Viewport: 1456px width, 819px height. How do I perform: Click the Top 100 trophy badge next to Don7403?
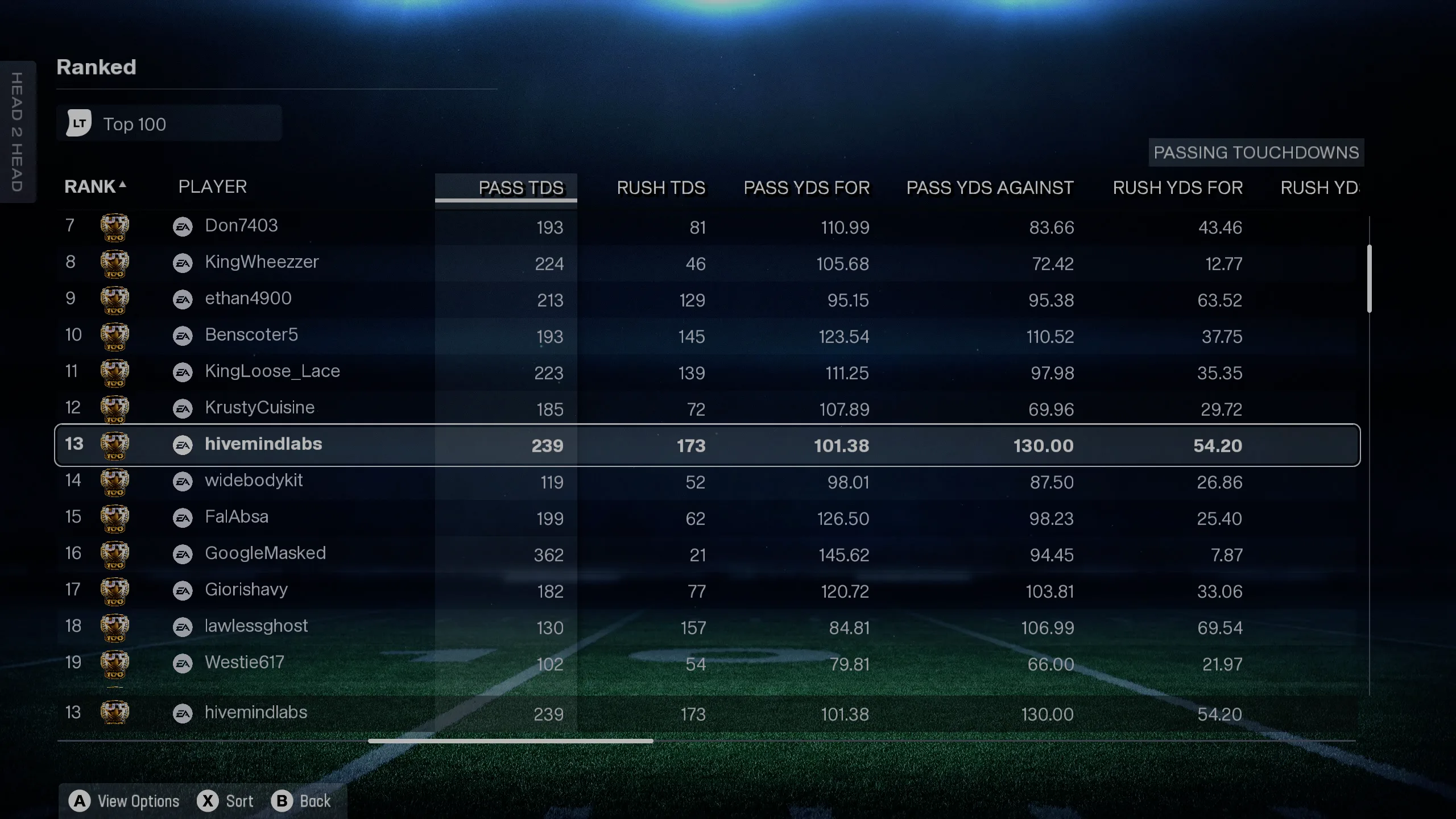115,226
